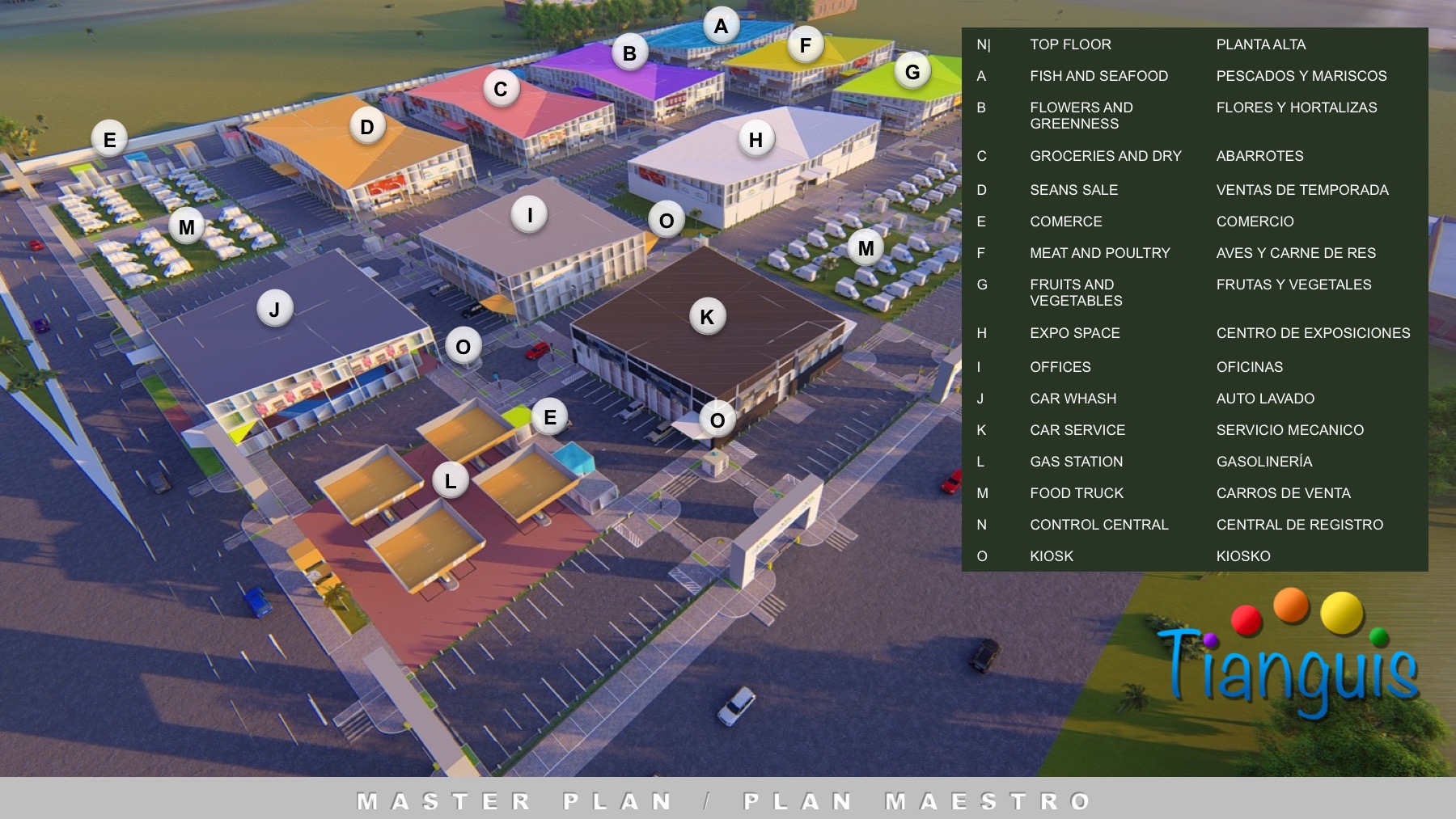Viewport: 1456px width, 819px height.
Task: Select the K marker on the dark roof
Action: (x=707, y=317)
